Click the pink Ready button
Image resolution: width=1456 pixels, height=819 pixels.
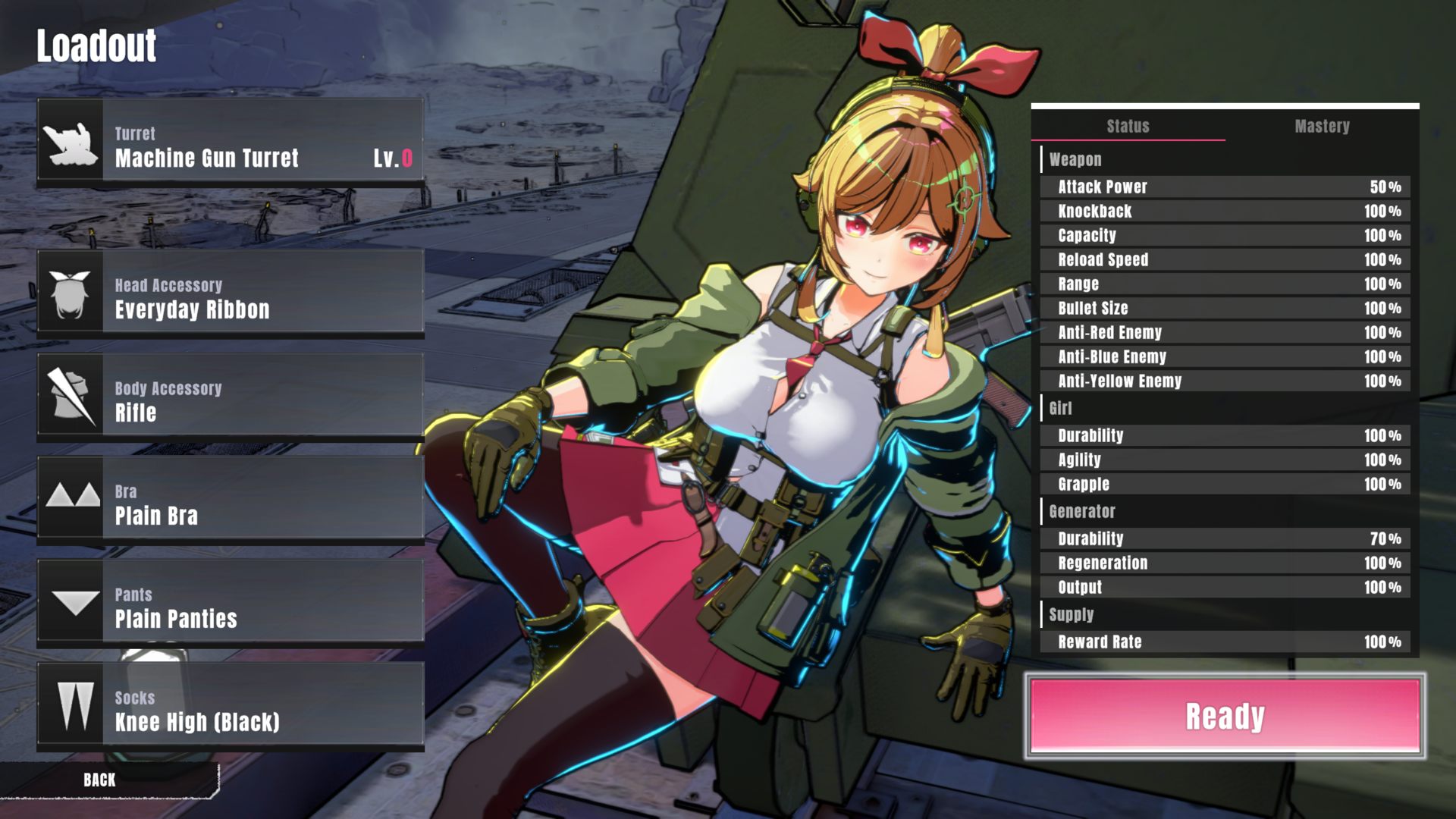(x=1225, y=716)
